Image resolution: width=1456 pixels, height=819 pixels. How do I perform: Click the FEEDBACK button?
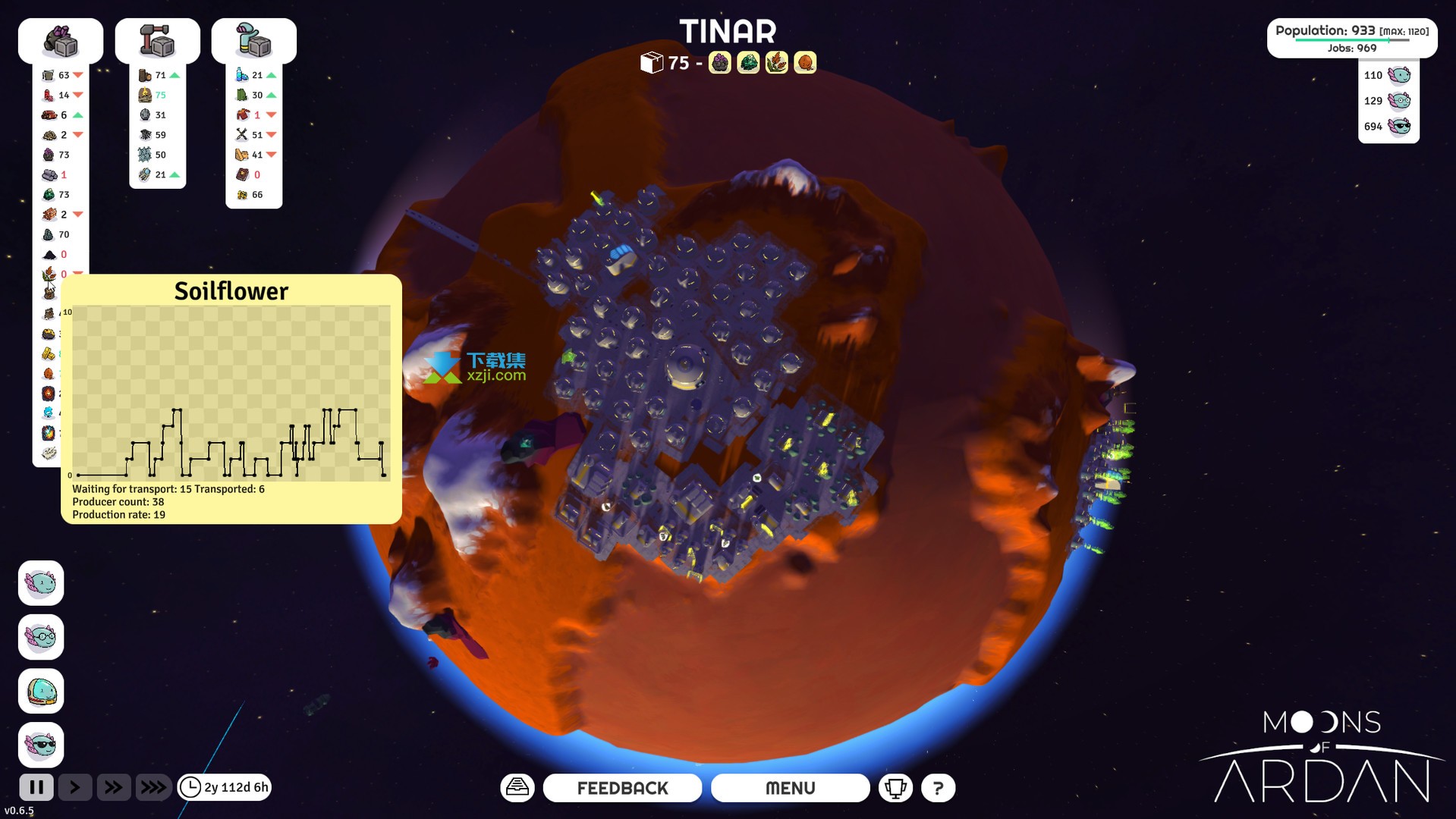point(622,788)
